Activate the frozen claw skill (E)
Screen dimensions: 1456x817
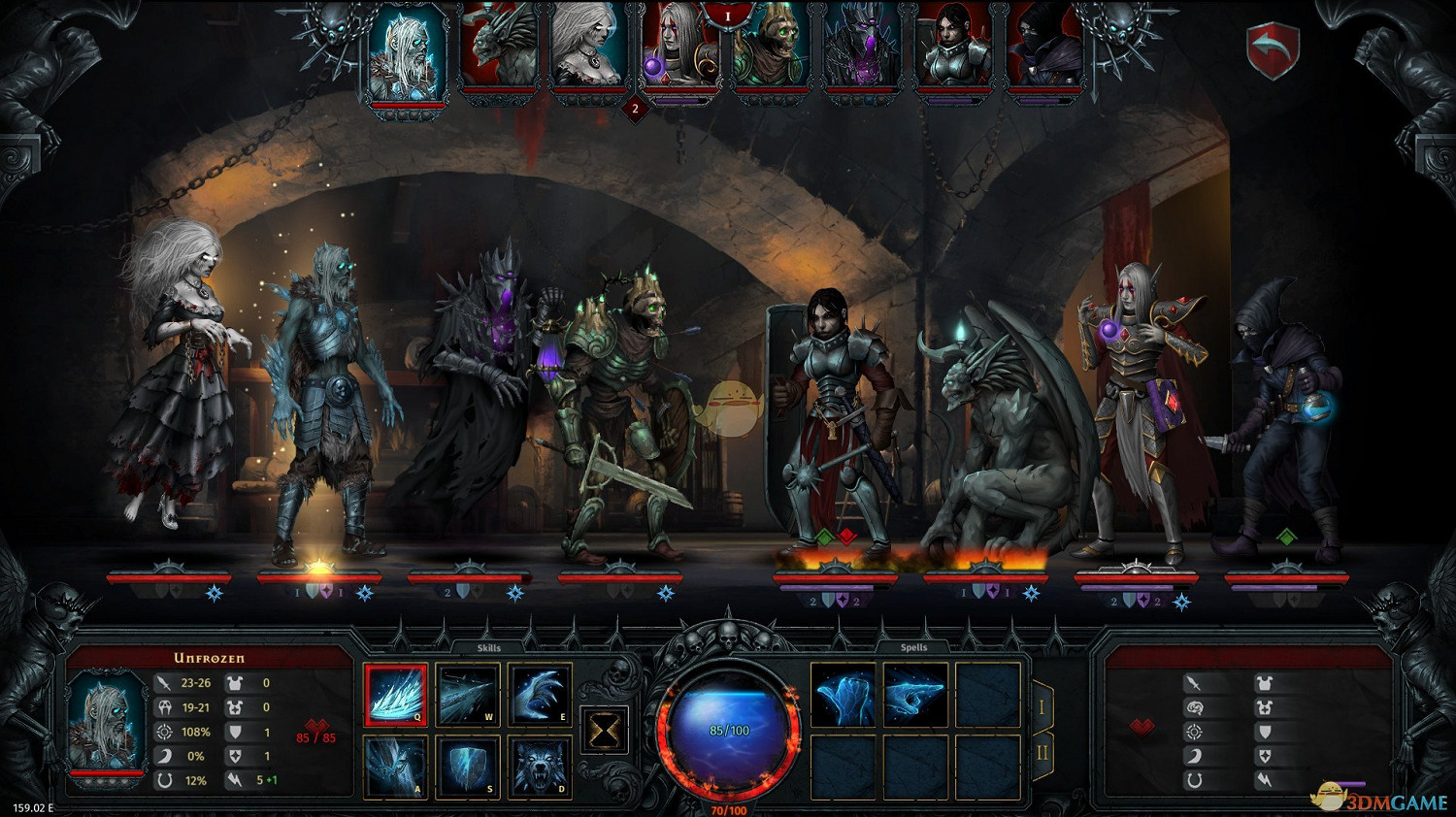point(540,695)
